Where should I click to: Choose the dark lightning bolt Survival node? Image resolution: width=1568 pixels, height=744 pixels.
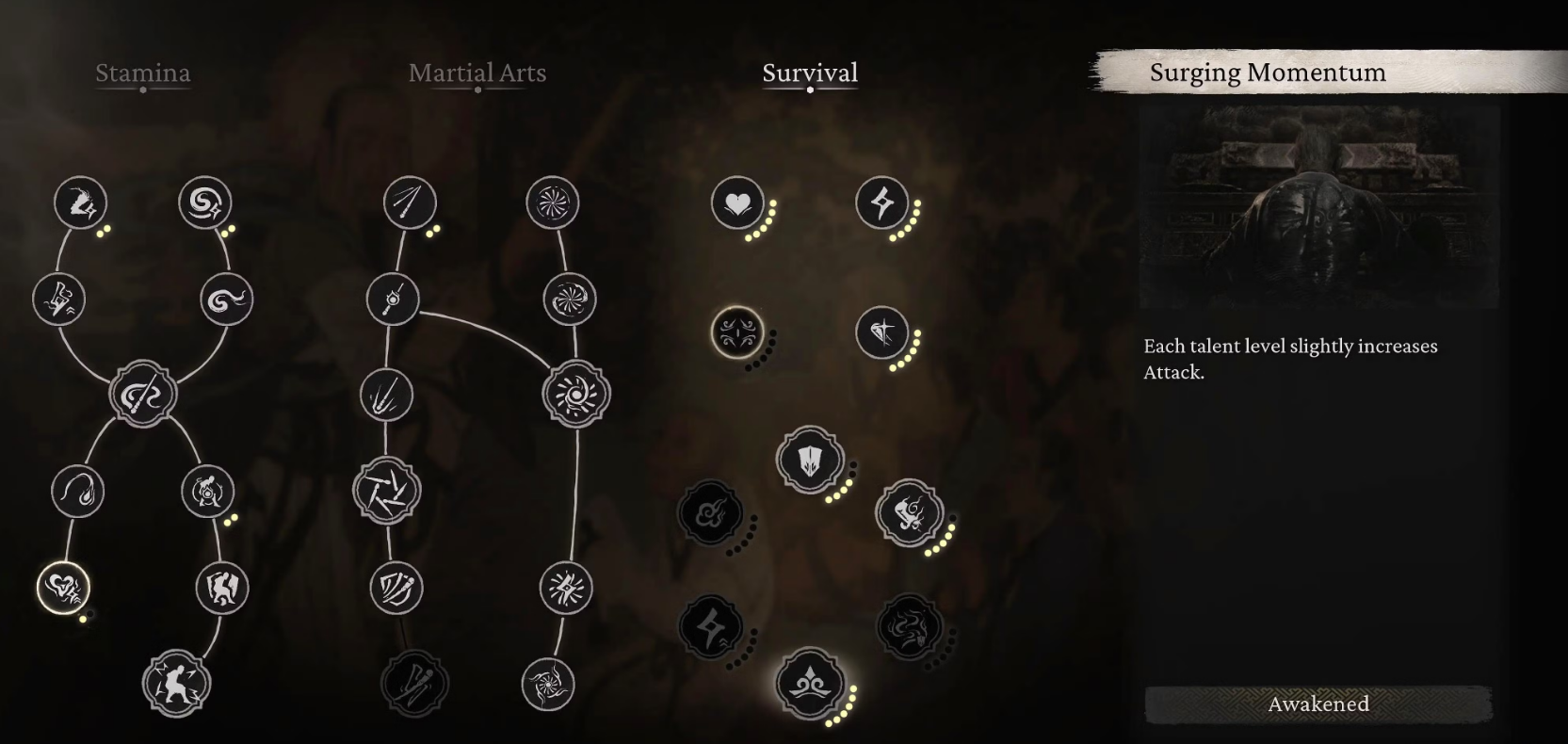point(711,627)
